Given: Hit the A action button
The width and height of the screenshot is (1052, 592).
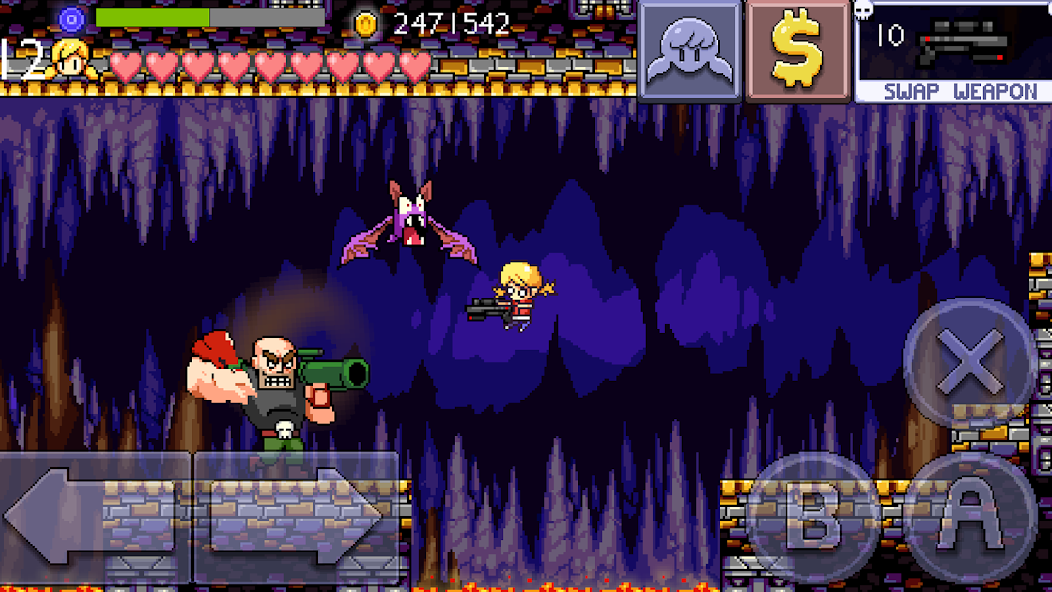Looking at the screenshot, I should coord(968,517).
